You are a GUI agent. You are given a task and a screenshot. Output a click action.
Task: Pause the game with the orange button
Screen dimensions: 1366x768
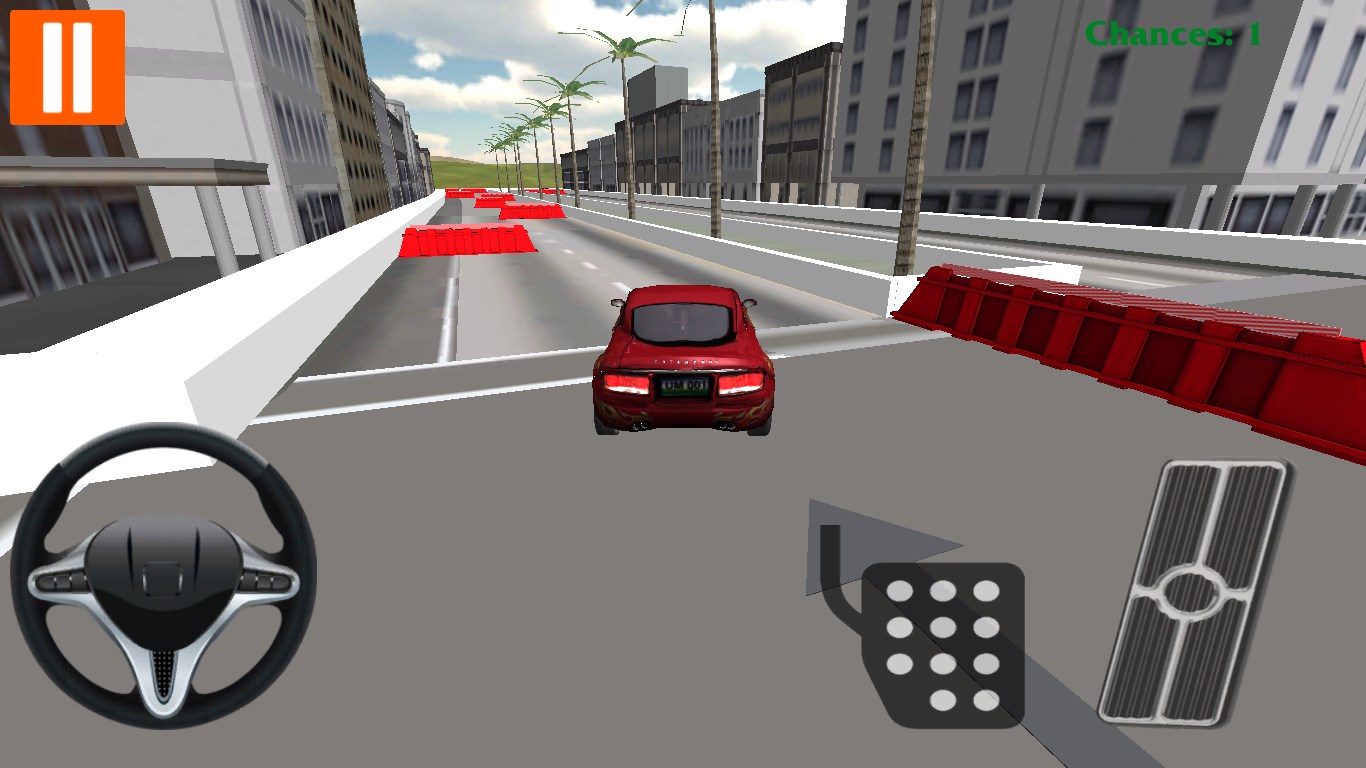click(67, 67)
